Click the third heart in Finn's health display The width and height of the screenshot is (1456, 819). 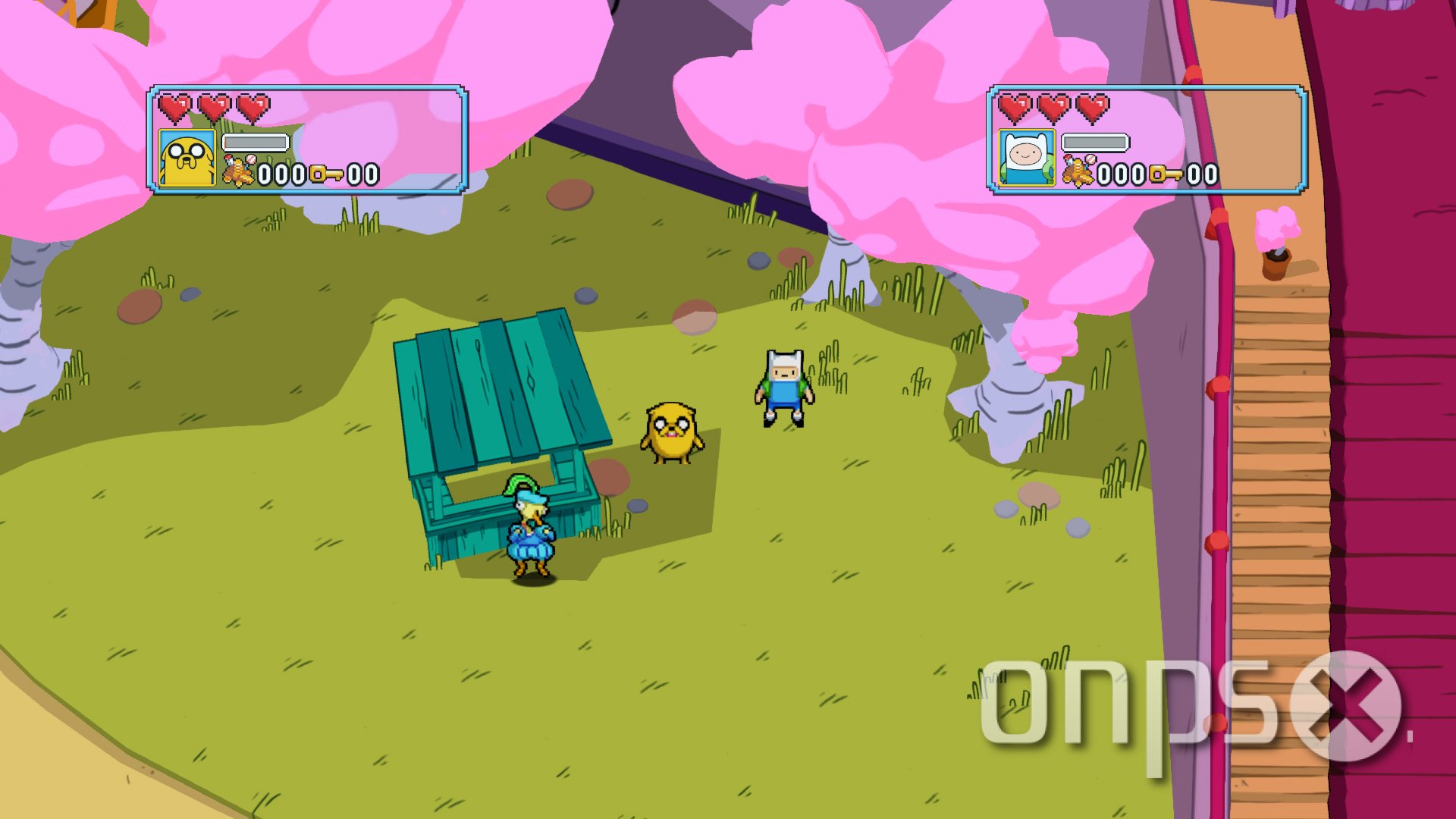(x=1091, y=106)
